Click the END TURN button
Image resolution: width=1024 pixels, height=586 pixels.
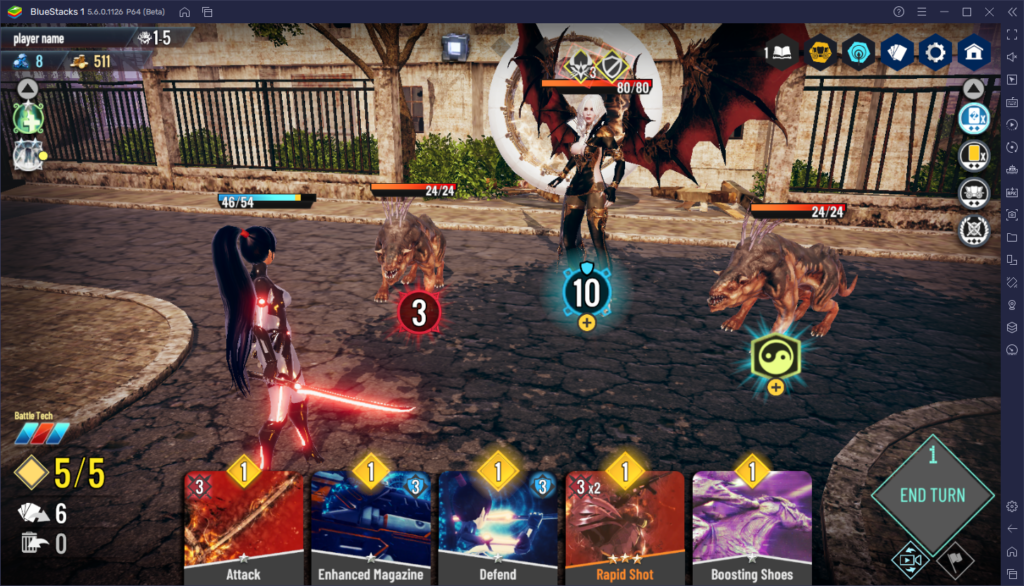click(932, 495)
